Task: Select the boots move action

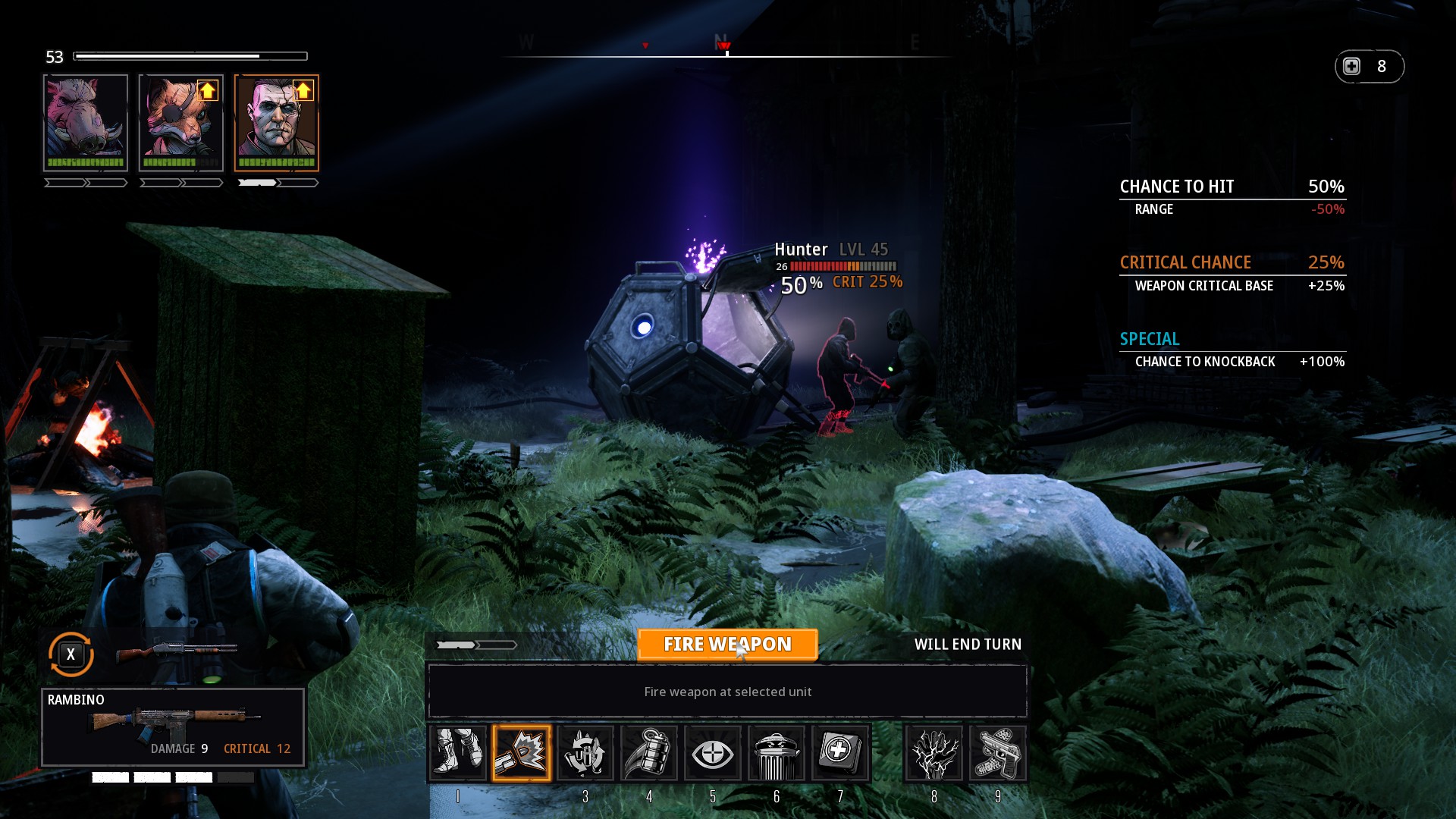Action: pos(457,753)
